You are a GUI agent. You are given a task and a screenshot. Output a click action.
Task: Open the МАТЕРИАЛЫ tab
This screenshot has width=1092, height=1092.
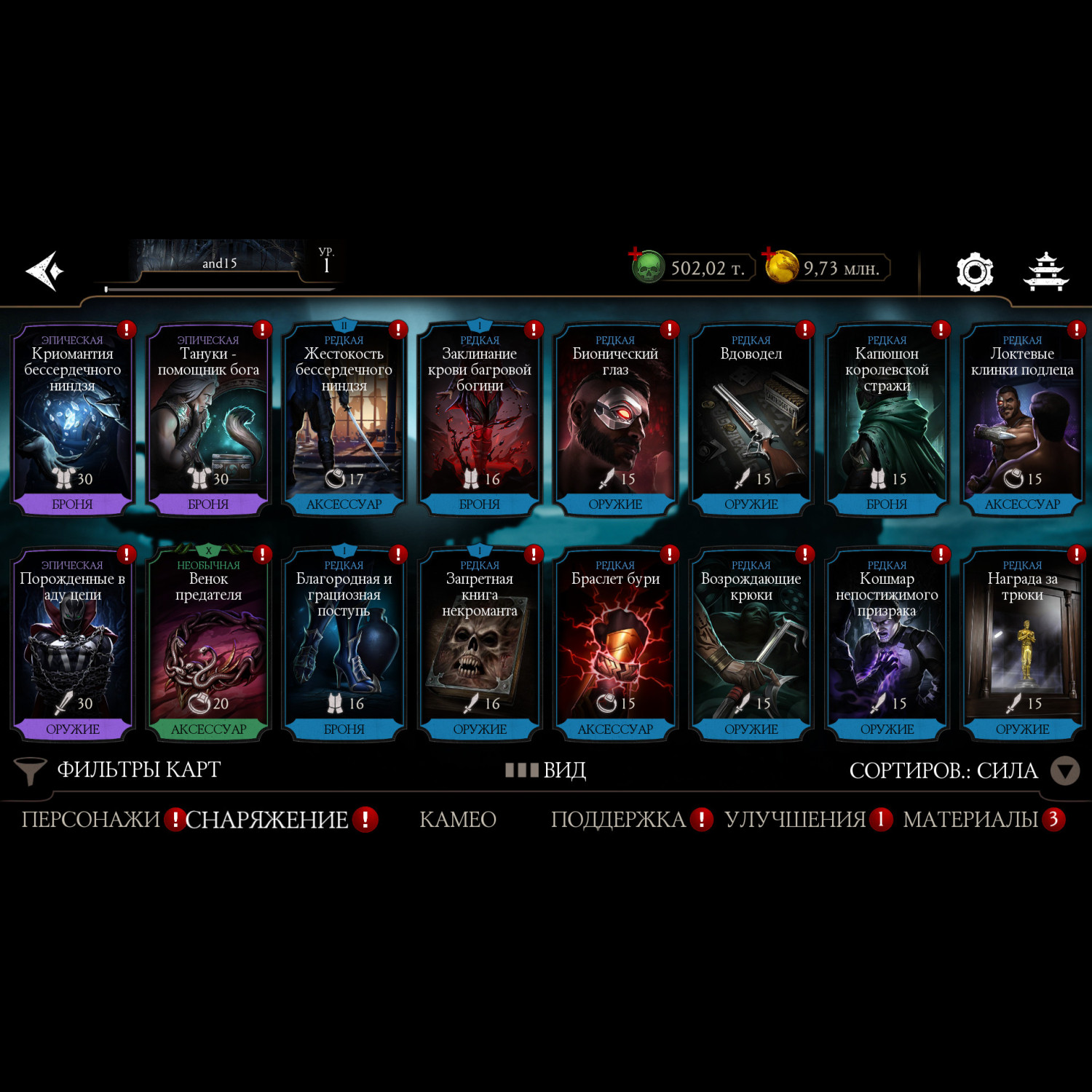click(970, 820)
